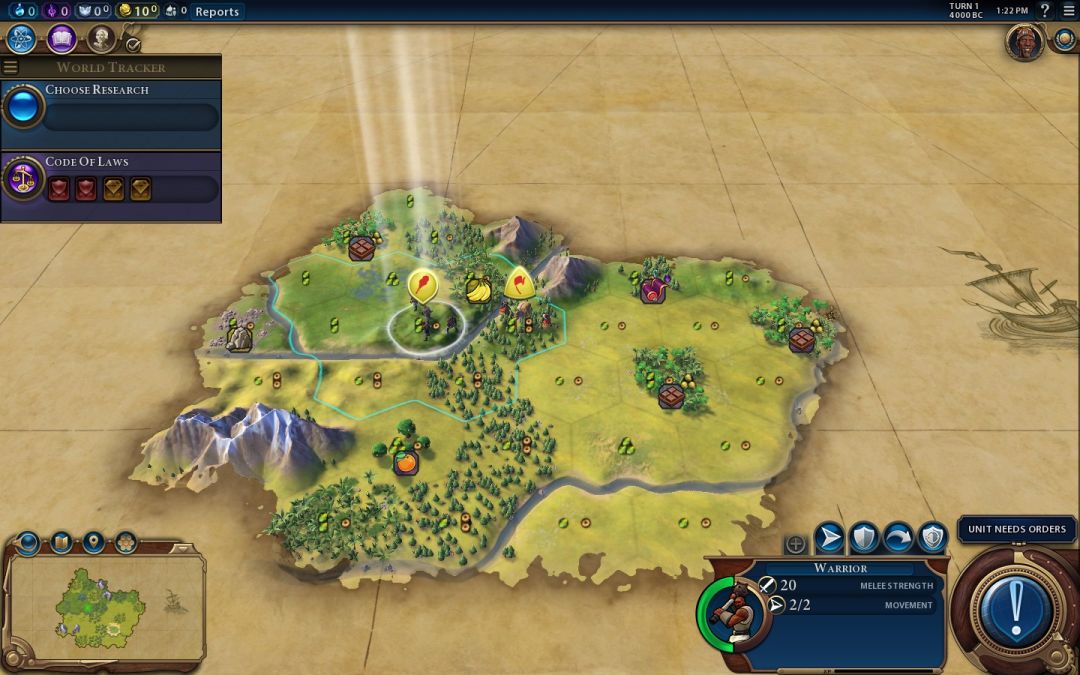This screenshot has width=1080, height=675.
Task: Open the Great People screen
Action: click(x=101, y=38)
